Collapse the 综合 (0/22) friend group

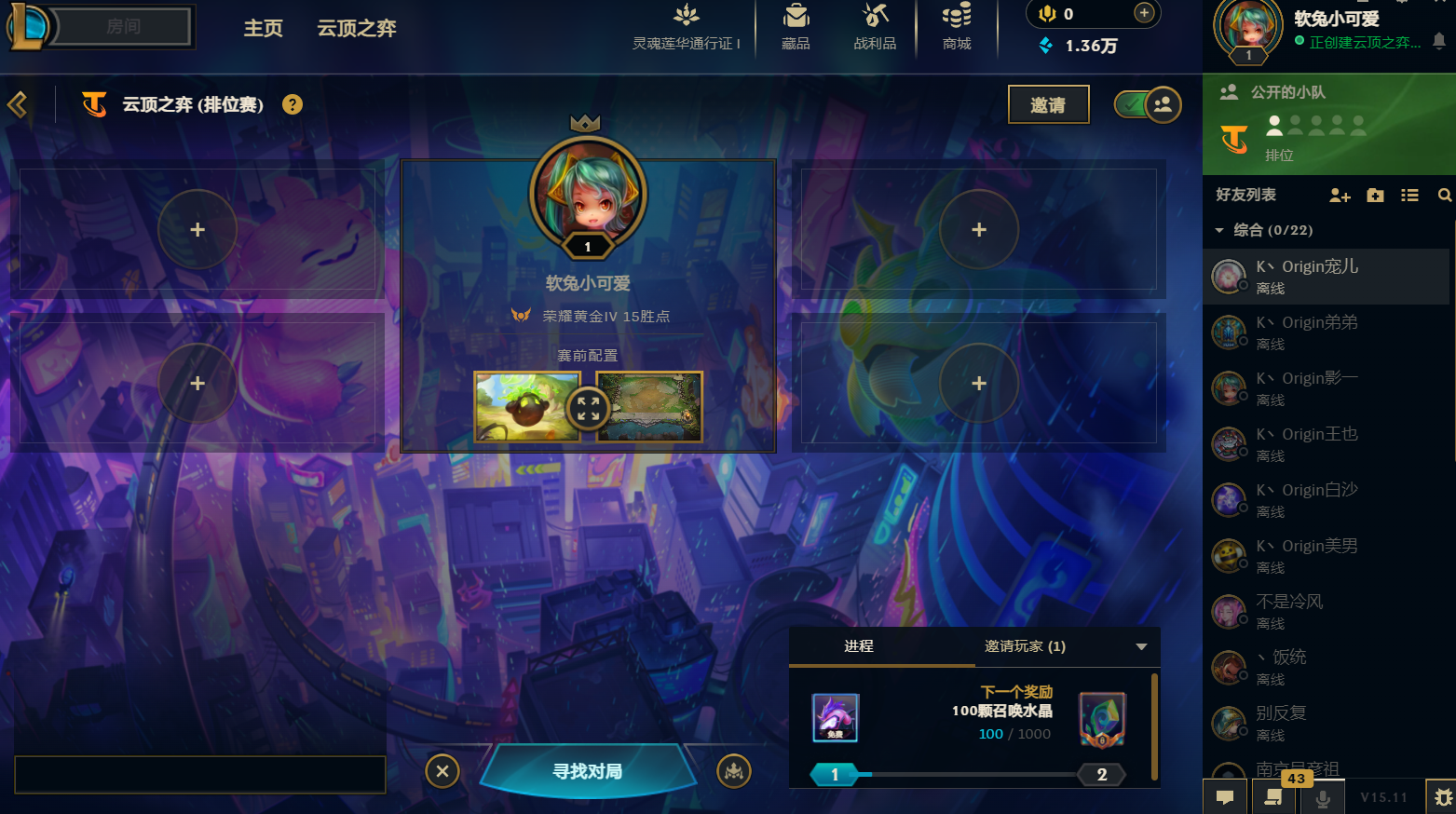pyautogui.click(x=1220, y=229)
